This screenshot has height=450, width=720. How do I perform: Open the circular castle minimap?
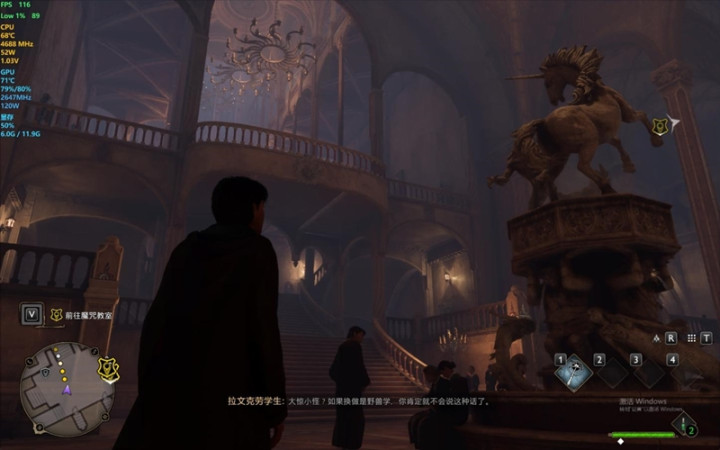pyautogui.click(x=66, y=389)
